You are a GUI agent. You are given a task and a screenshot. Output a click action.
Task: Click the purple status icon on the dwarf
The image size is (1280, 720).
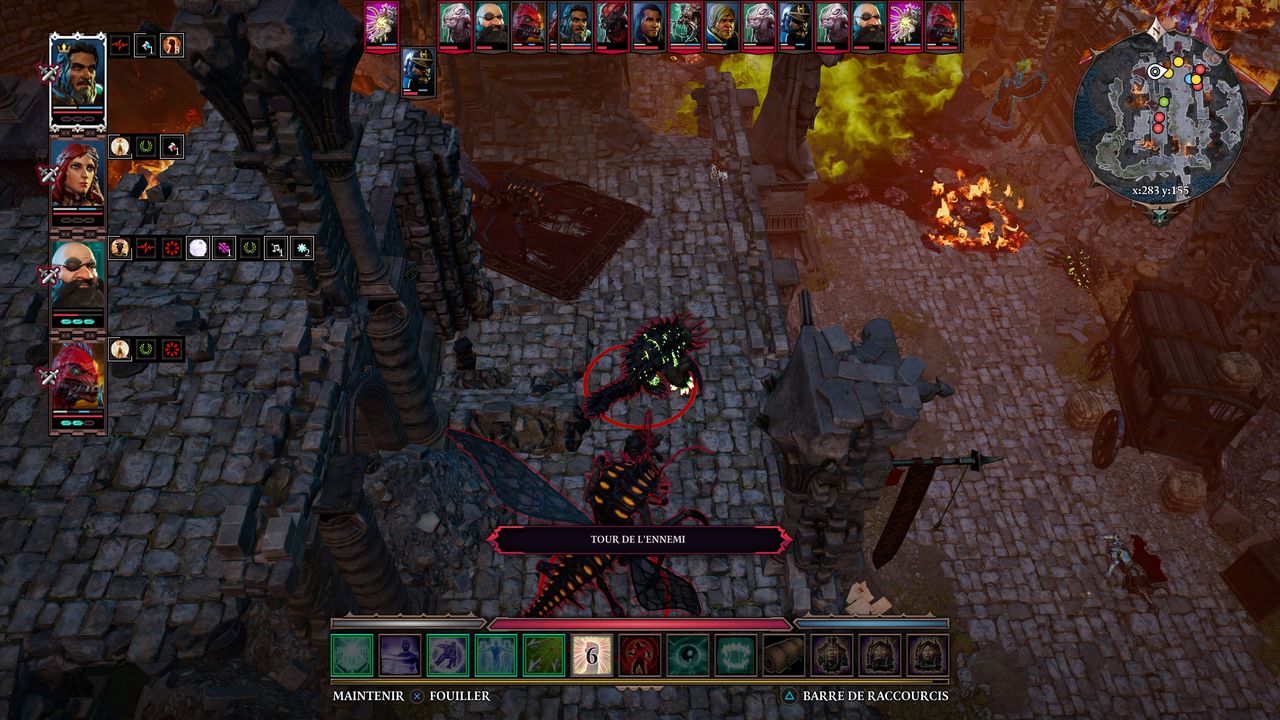(224, 248)
